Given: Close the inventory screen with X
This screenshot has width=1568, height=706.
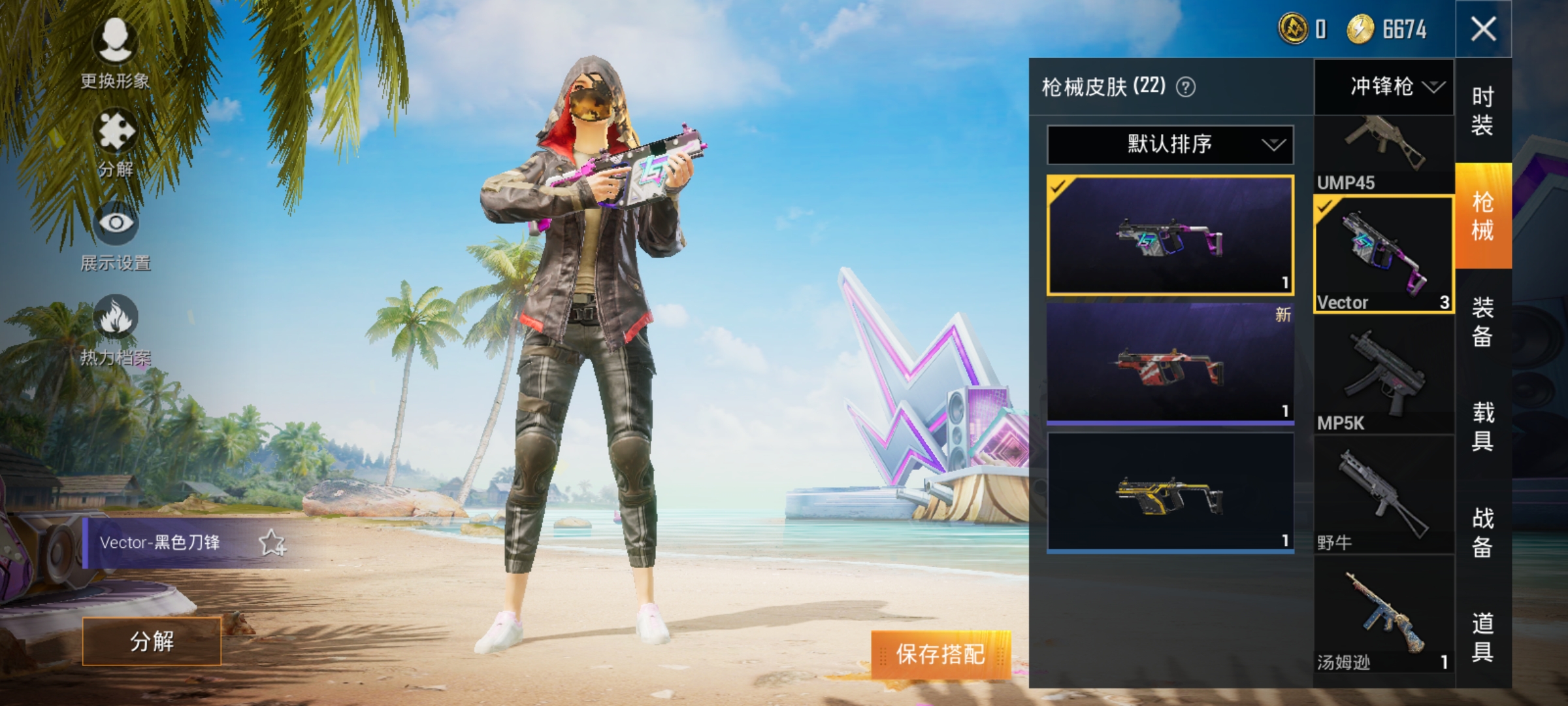Looking at the screenshot, I should (1483, 29).
